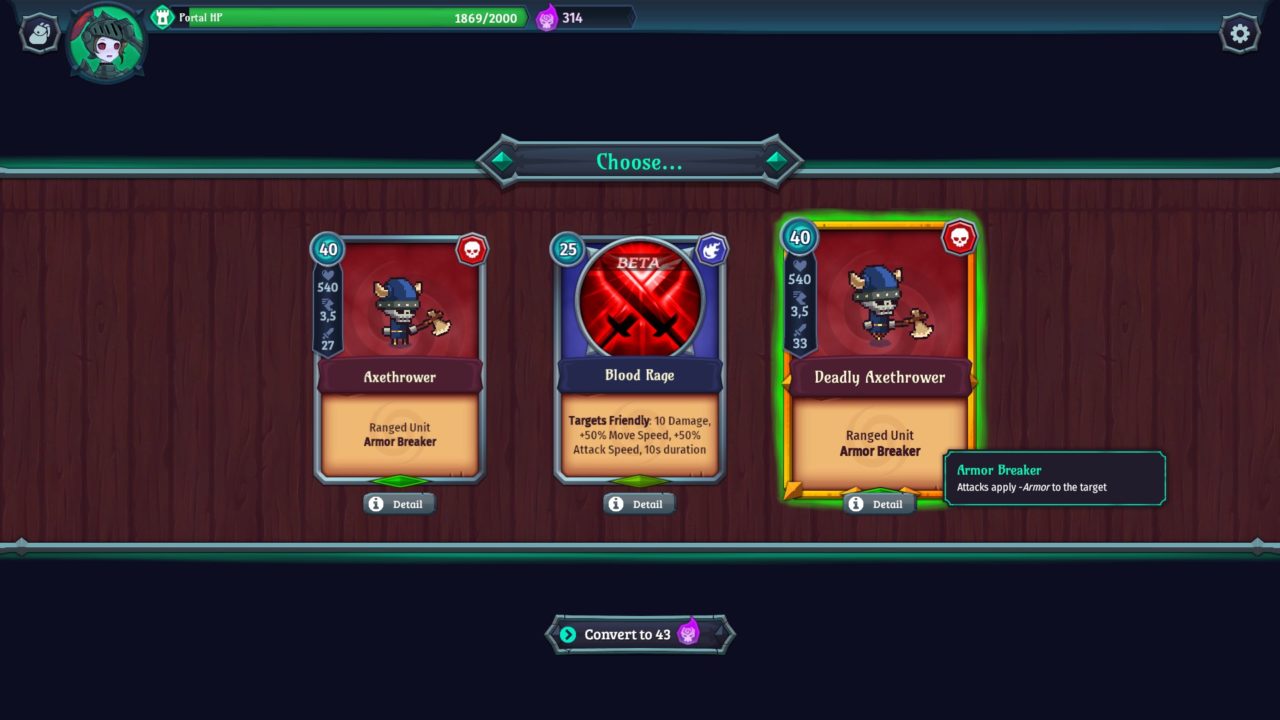Open the bag icon in the top-left corner

pyautogui.click(x=40, y=34)
